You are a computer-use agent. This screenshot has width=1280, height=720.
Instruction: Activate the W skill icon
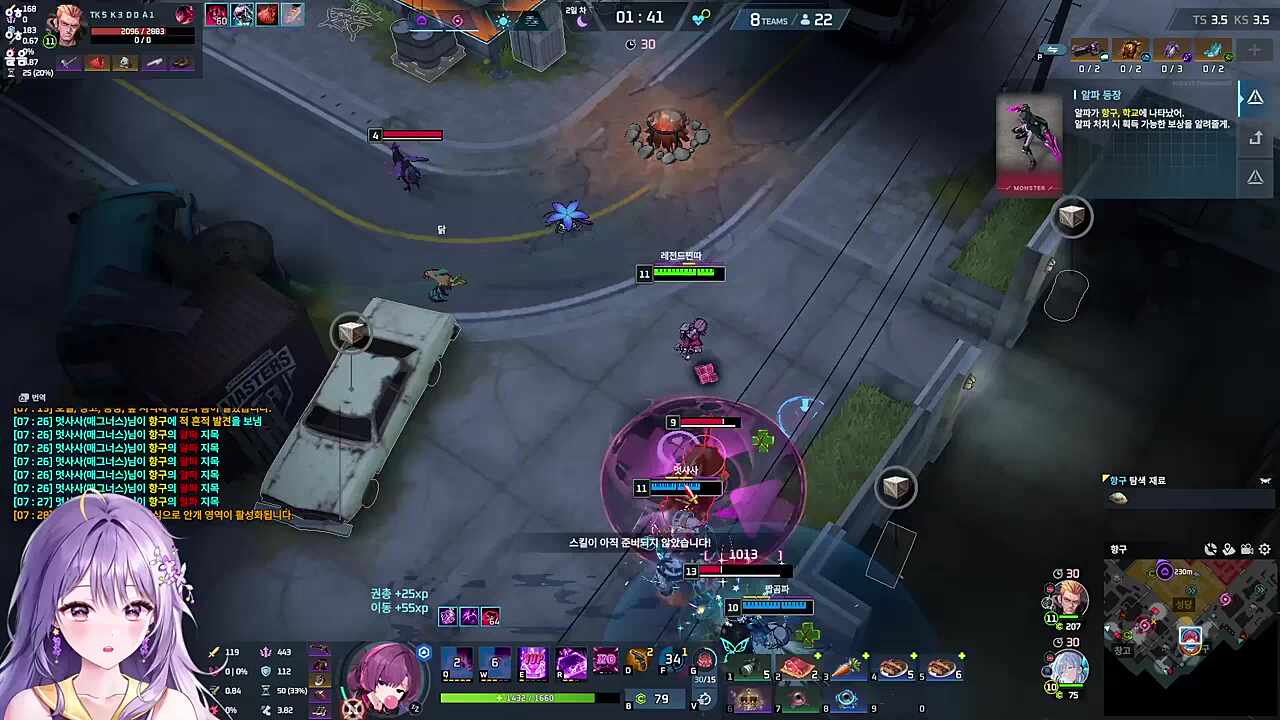click(495, 662)
